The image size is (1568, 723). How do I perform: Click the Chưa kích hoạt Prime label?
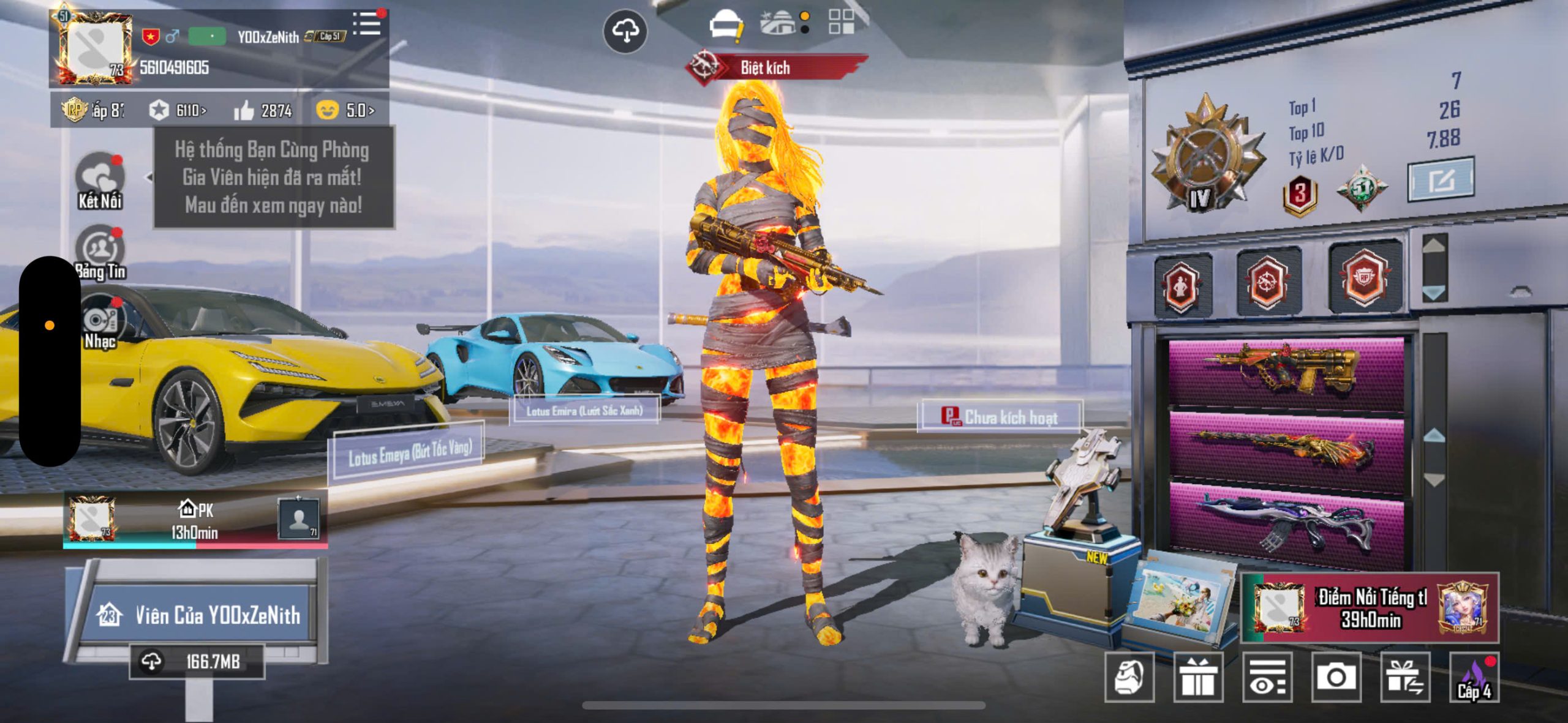1000,417
